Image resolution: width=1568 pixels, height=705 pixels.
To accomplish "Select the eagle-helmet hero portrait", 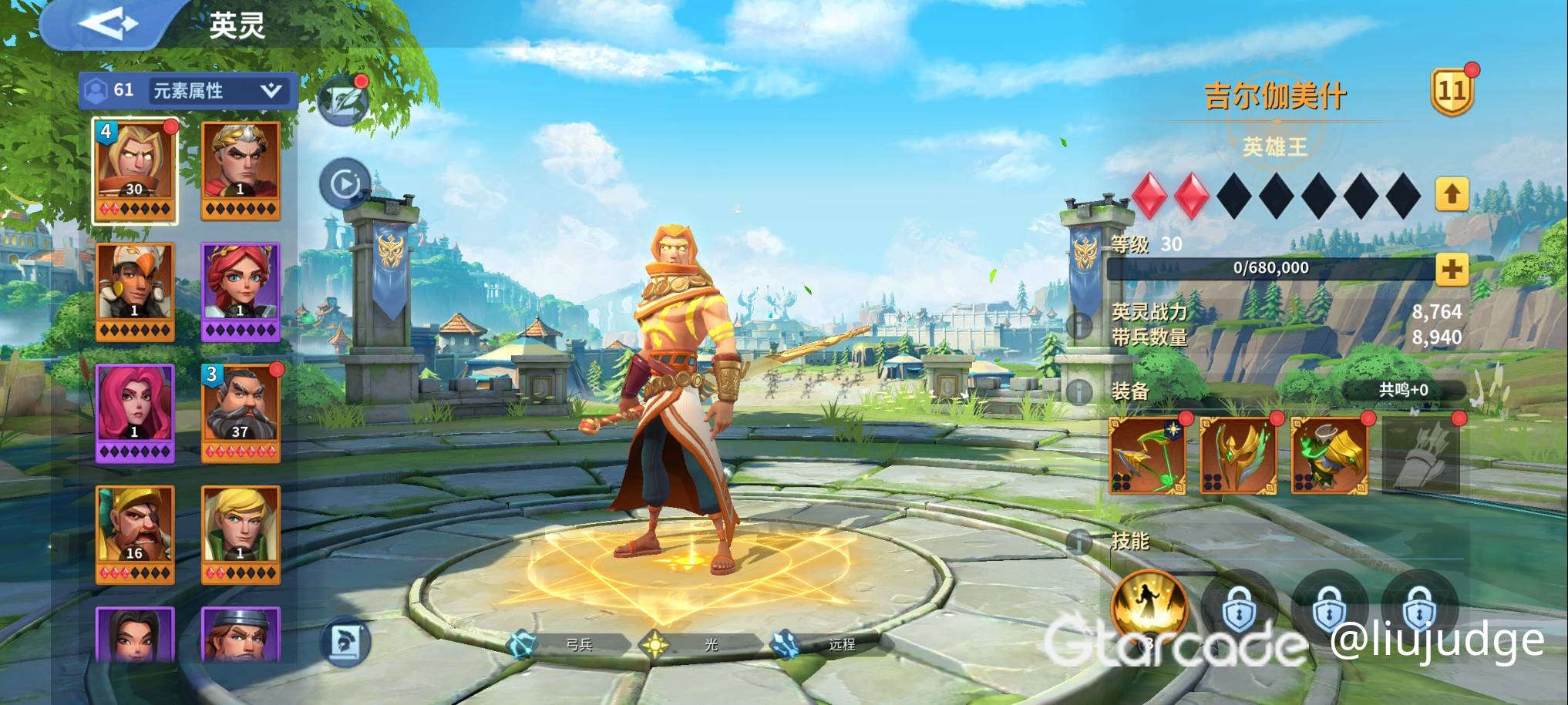I will (135, 292).
